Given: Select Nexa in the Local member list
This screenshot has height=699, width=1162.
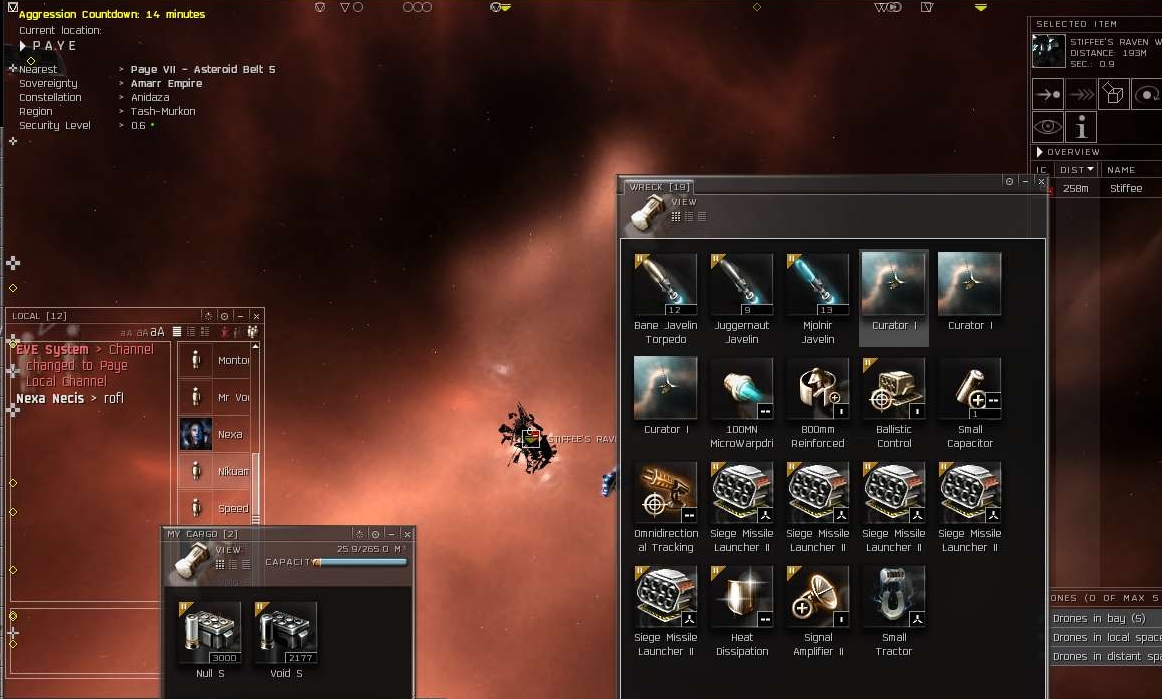Looking at the screenshot, I should click(217, 435).
